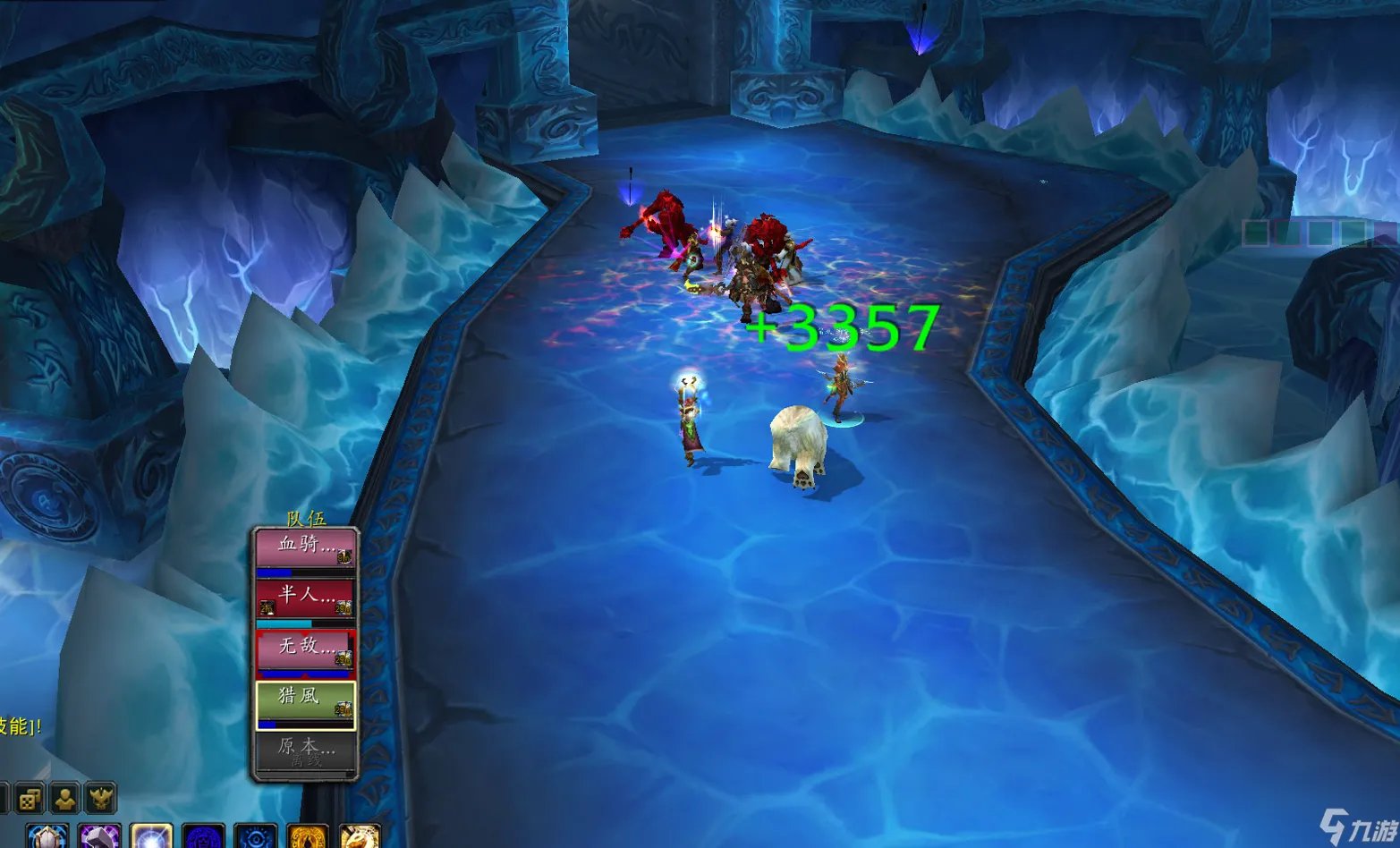Open the character info panel icon
This screenshot has height=848, width=1400.
tap(64, 801)
